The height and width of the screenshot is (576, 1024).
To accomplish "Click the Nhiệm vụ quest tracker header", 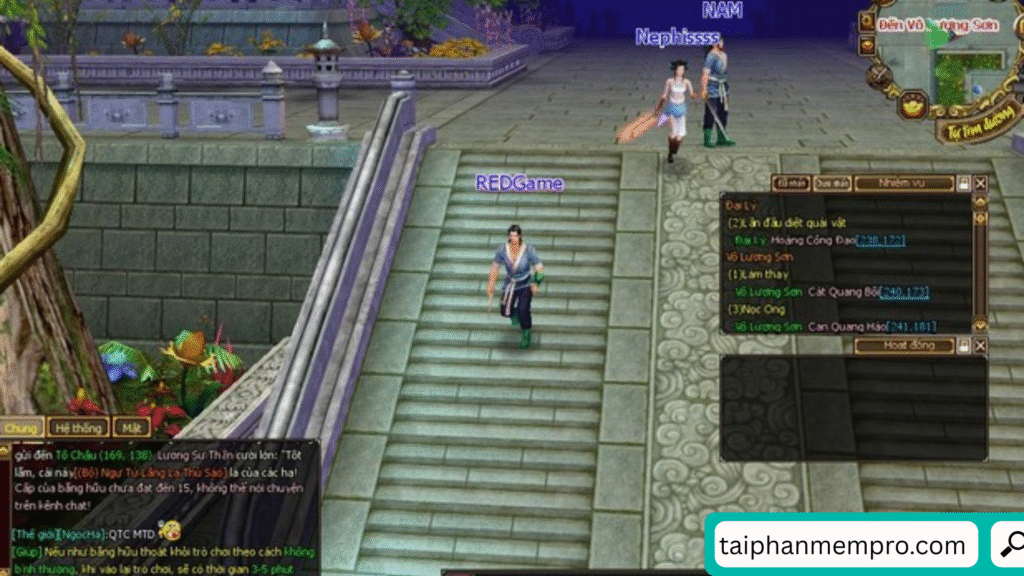I will click(902, 183).
